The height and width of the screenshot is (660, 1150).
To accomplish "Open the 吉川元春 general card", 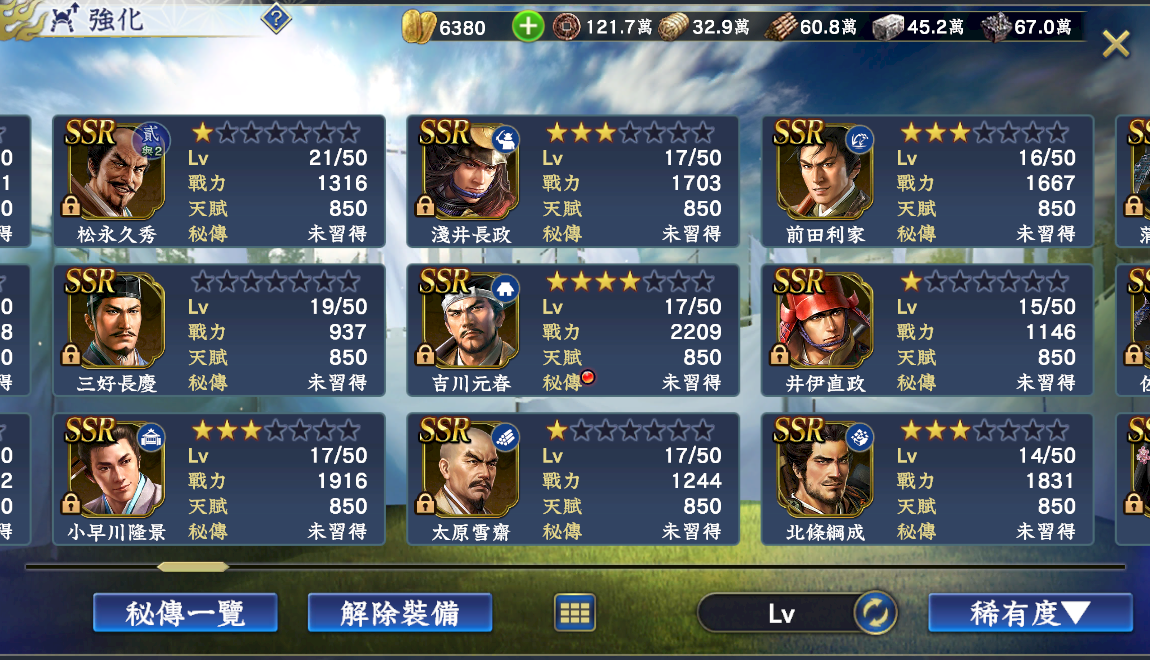I will [573, 330].
